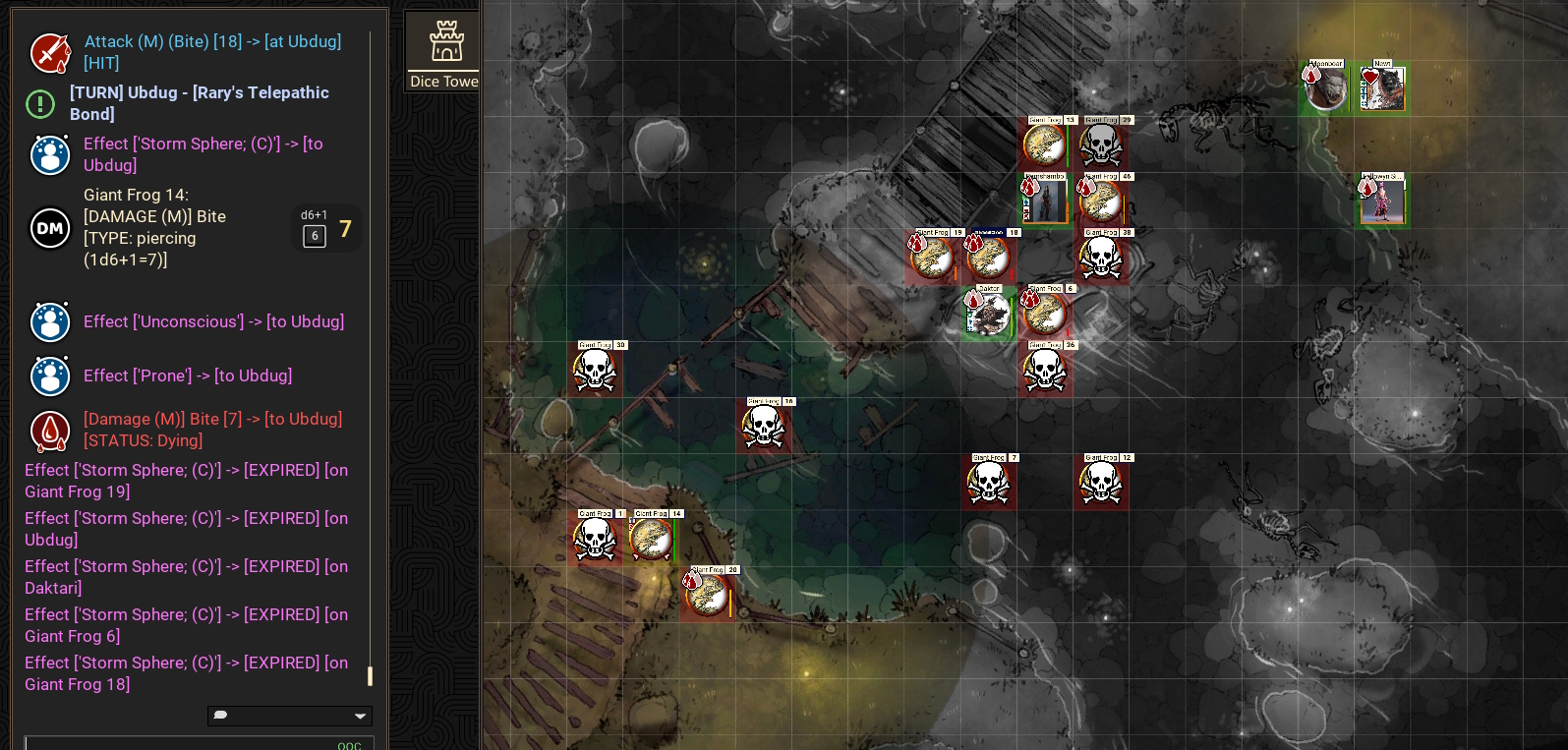Screen dimensions: 1568x750
Task: Select the pink-robed character token
Action: point(1382,202)
